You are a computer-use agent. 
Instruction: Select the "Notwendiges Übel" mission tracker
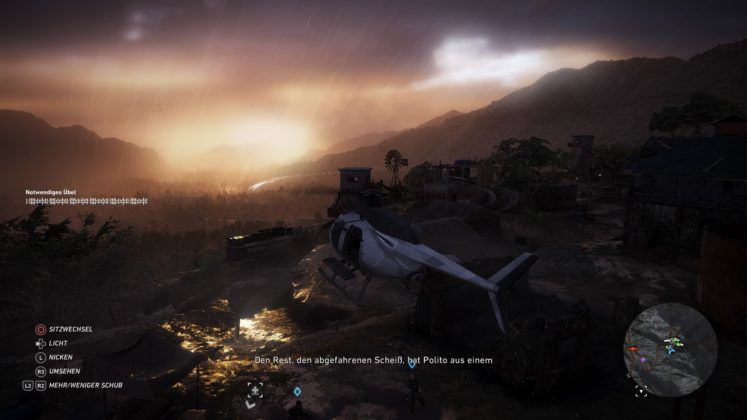tap(51, 191)
